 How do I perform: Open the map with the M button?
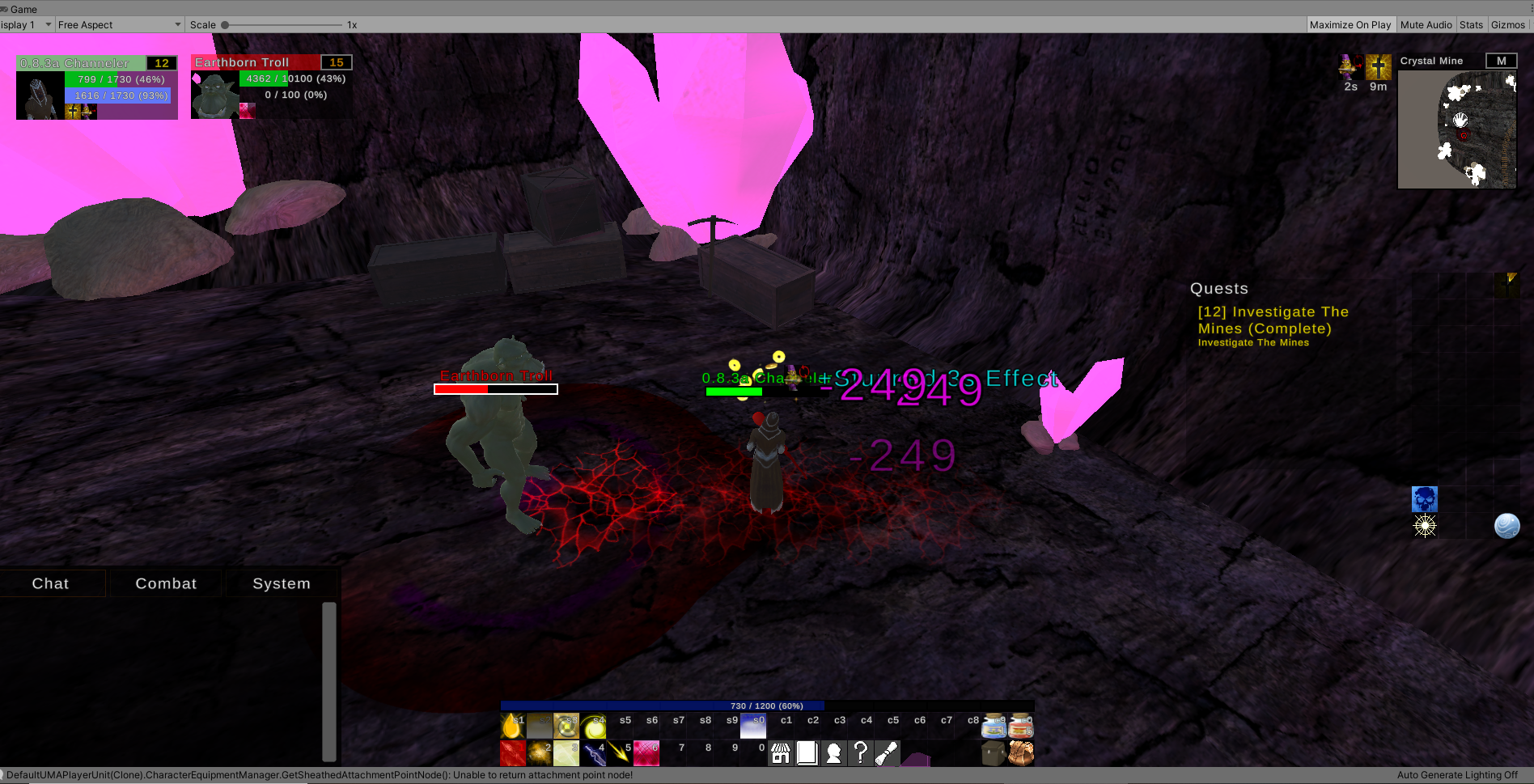click(x=1501, y=61)
